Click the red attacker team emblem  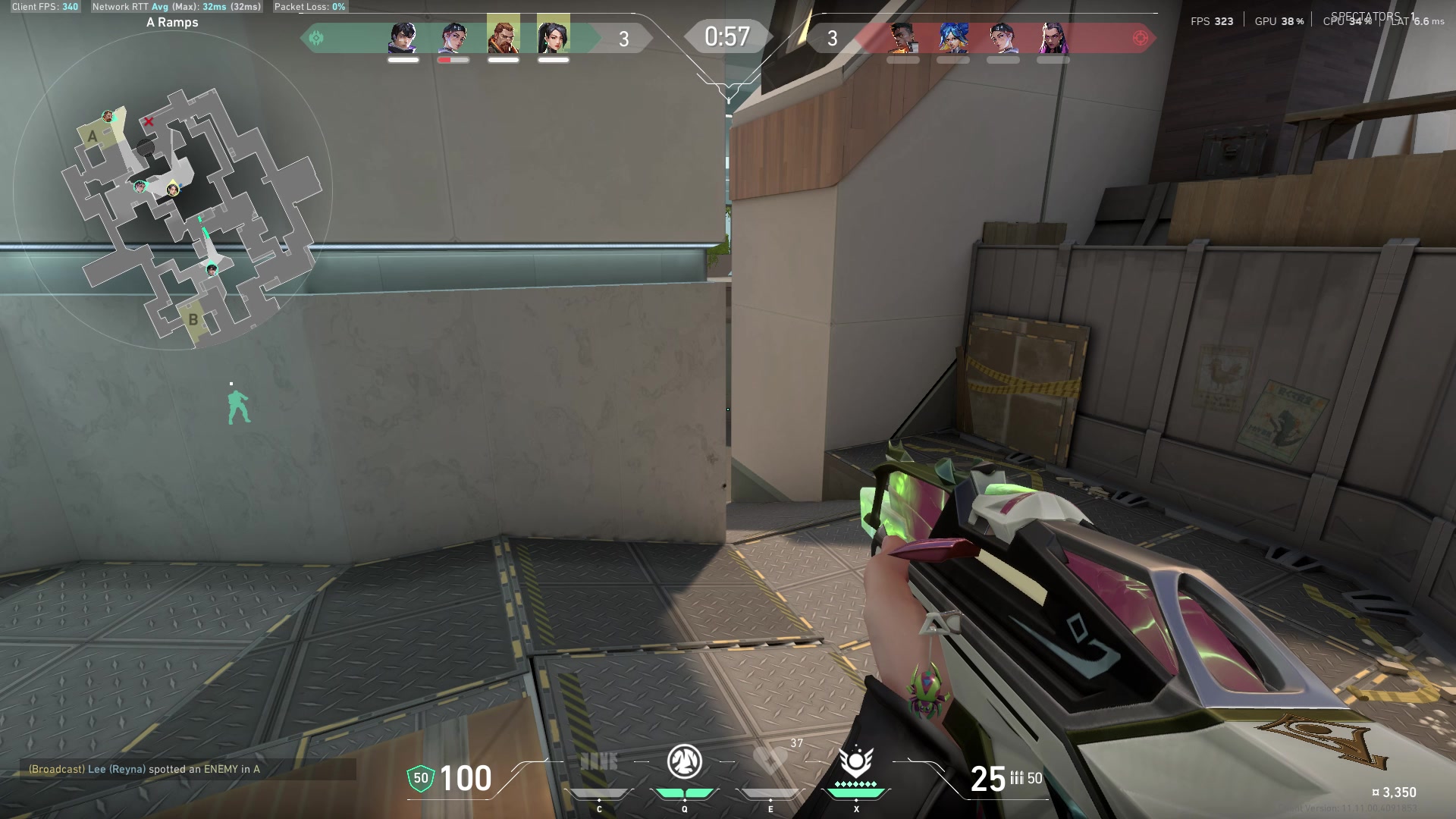(x=1140, y=38)
